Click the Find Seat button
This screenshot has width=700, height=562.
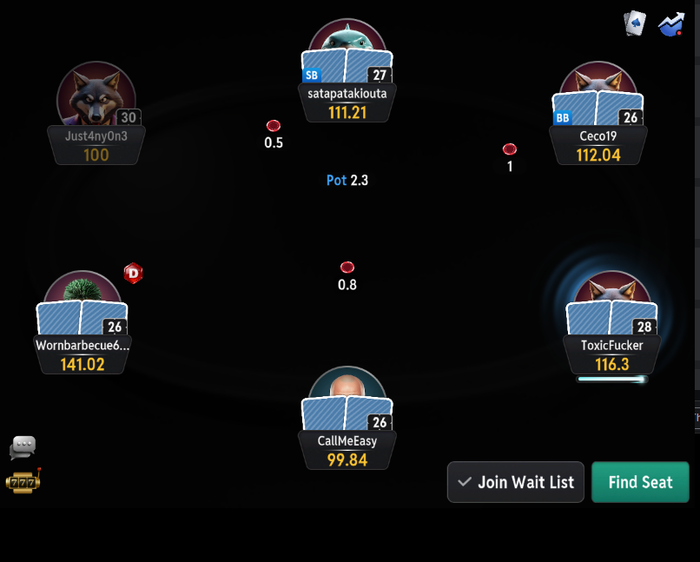pyautogui.click(x=640, y=482)
